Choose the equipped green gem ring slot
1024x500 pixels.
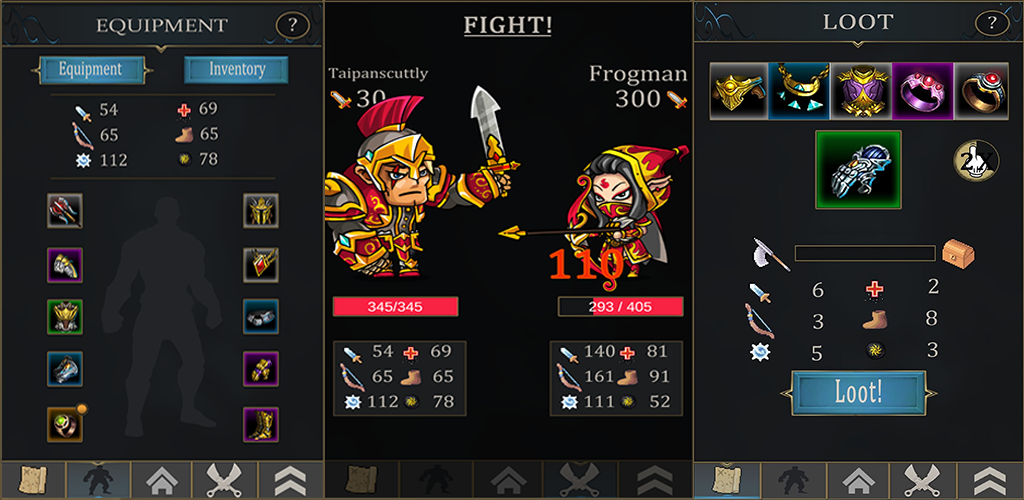coord(64,424)
